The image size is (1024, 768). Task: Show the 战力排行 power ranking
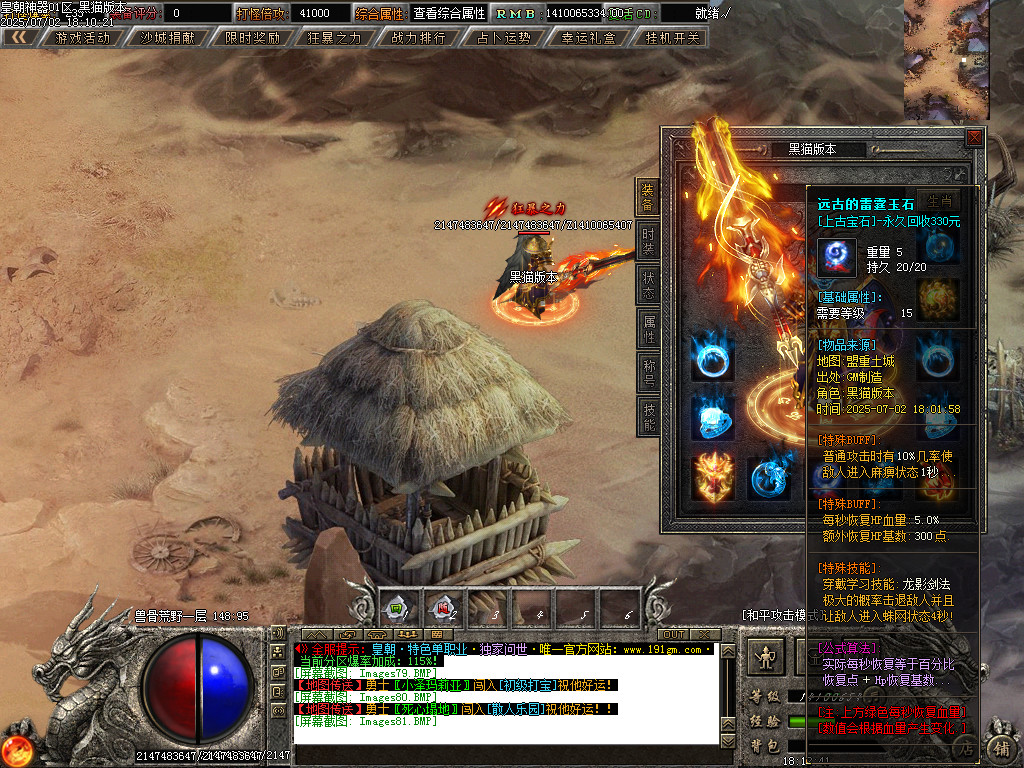(x=419, y=38)
